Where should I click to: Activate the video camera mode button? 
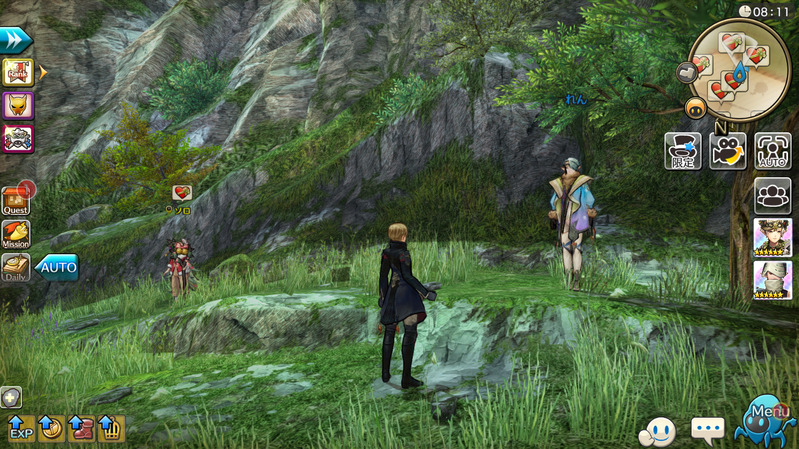(728, 150)
